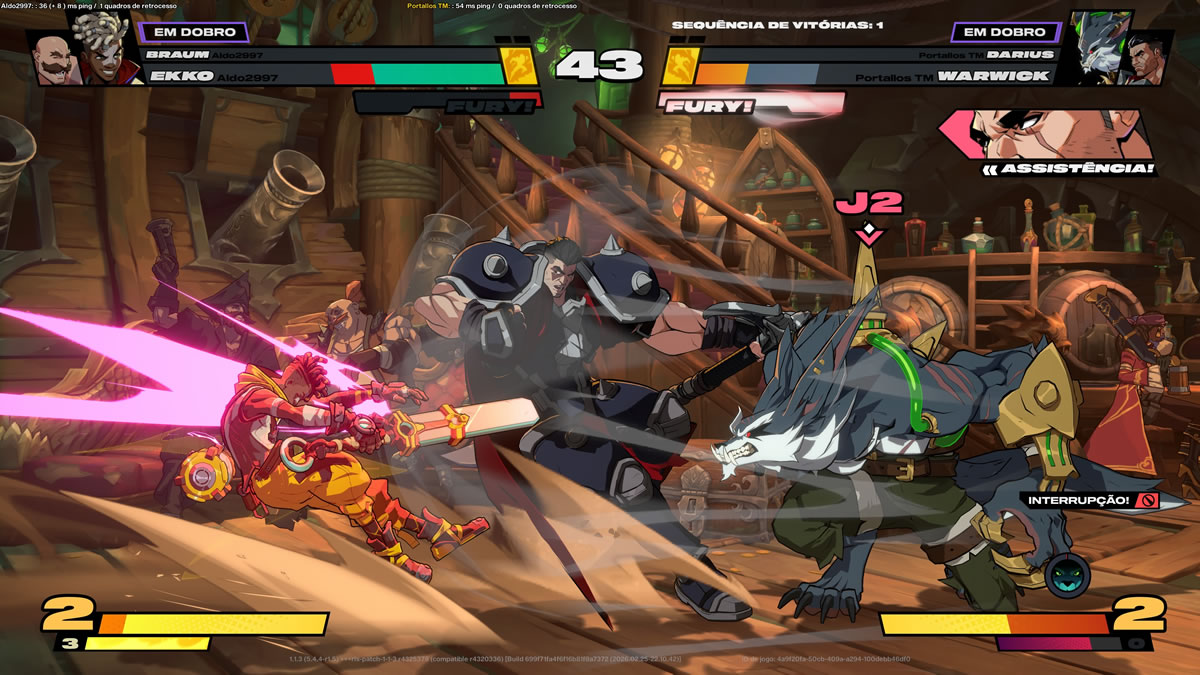
Task: Click Portallos TM's EM DOBRO fuse badge
Action: tap(1004, 32)
